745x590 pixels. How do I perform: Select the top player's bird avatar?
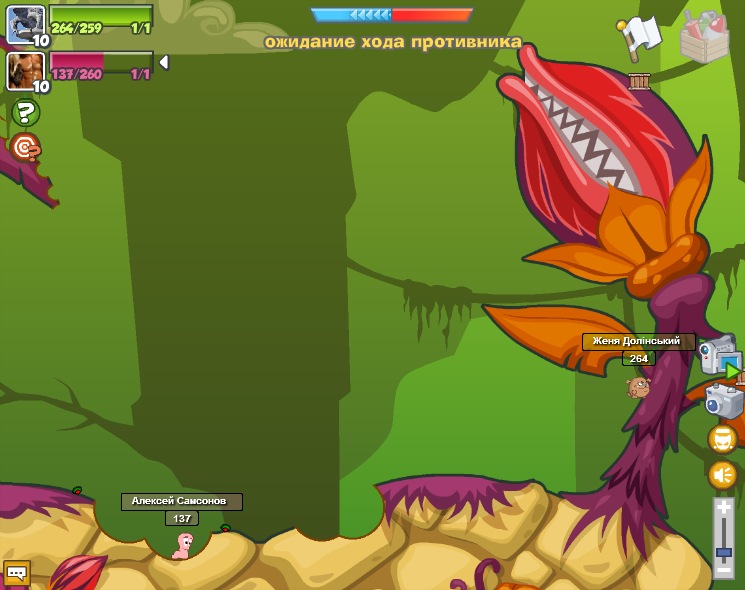(x=24, y=23)
